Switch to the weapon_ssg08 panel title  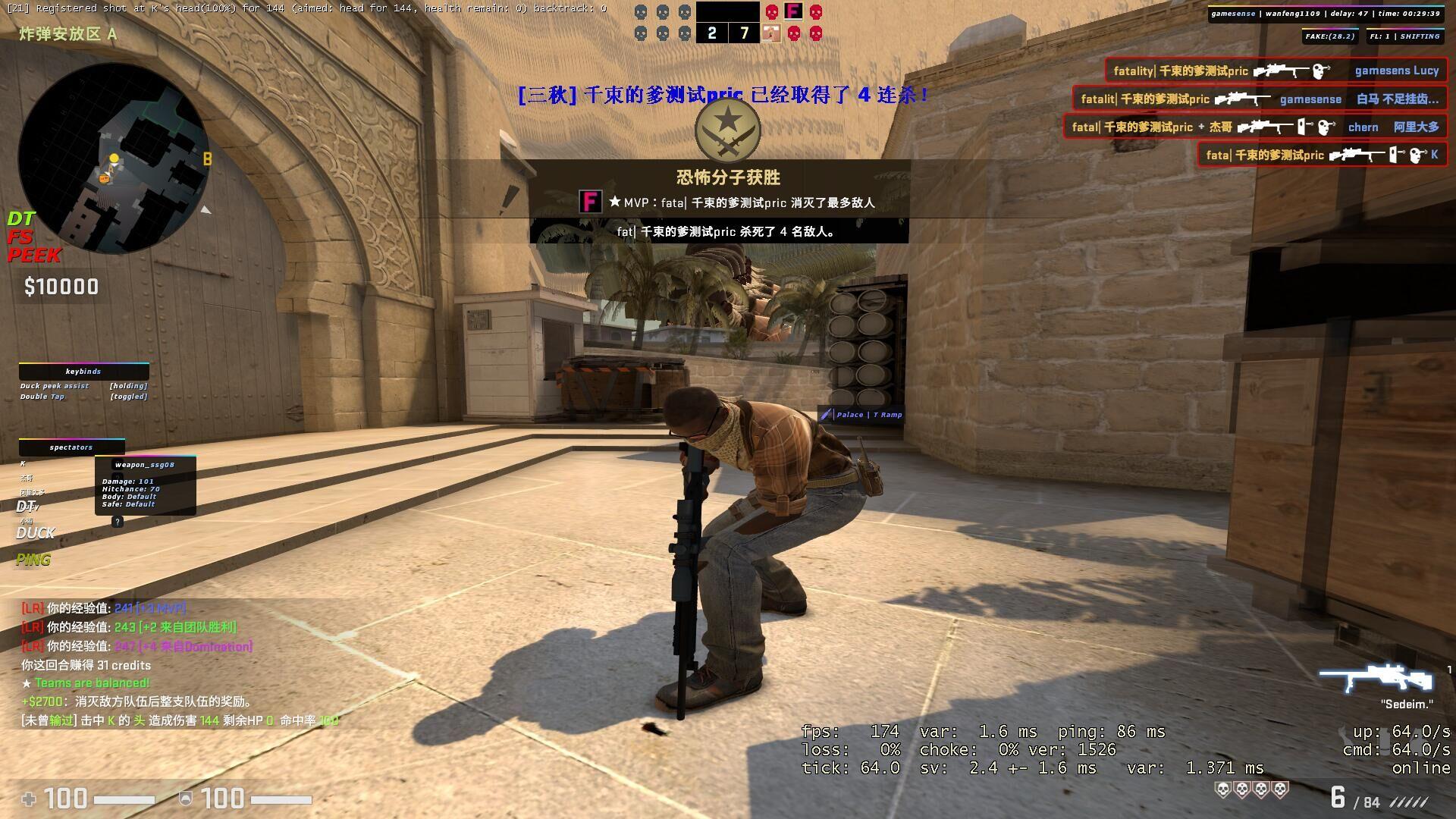click(x=145, y=465)
